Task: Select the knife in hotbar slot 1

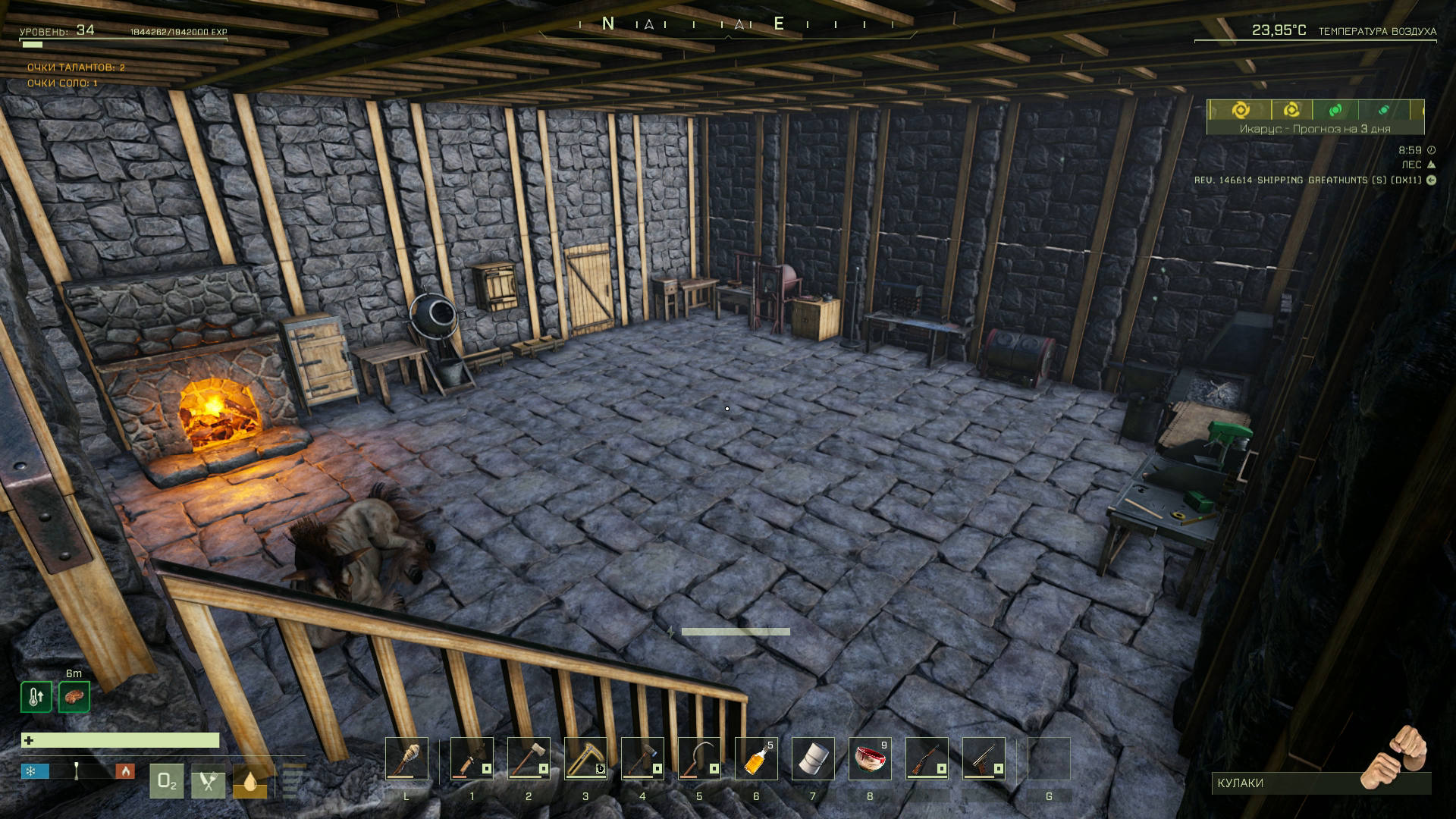Action: coord(472,758)
